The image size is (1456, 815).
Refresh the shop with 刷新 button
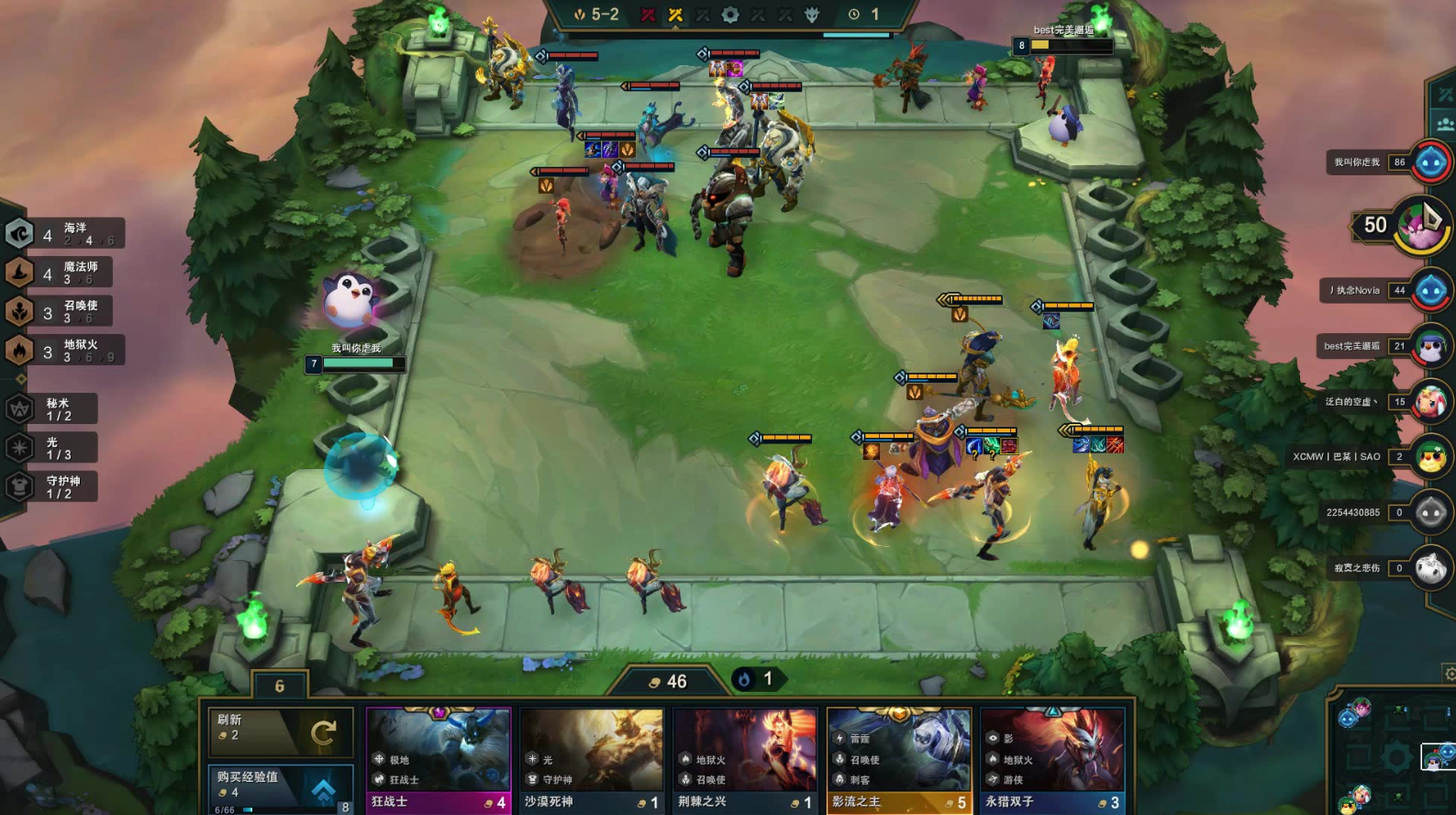[280, 731]
